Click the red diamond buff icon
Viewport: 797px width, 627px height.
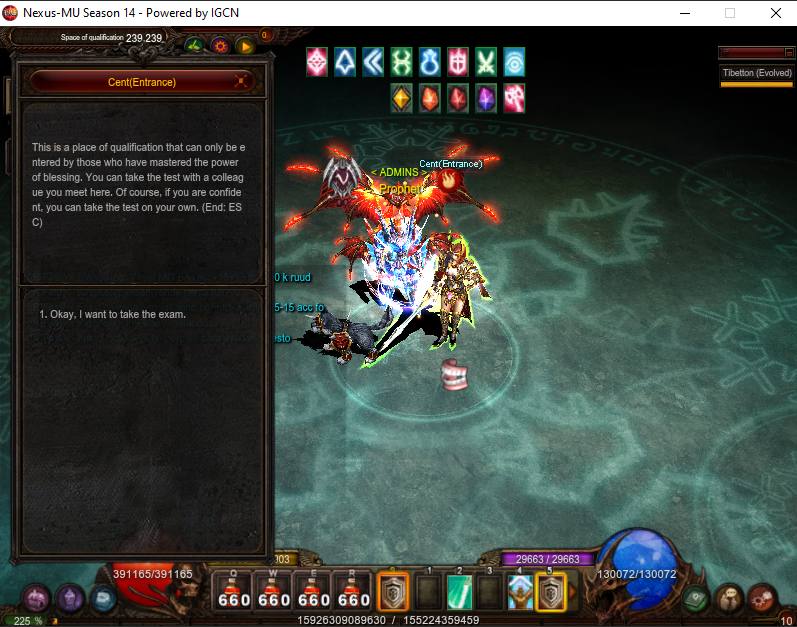point(317,62)
